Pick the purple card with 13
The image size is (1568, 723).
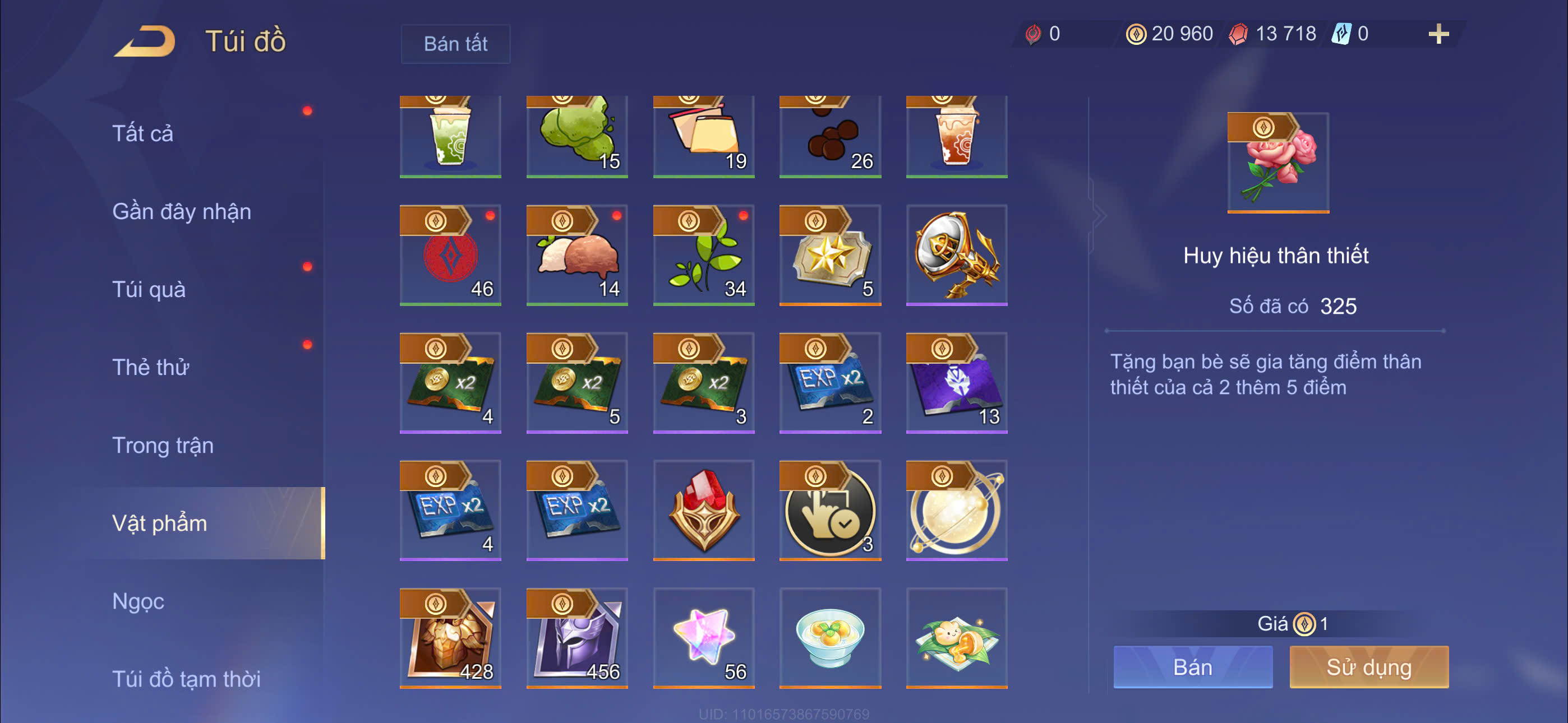click(956, 383)
